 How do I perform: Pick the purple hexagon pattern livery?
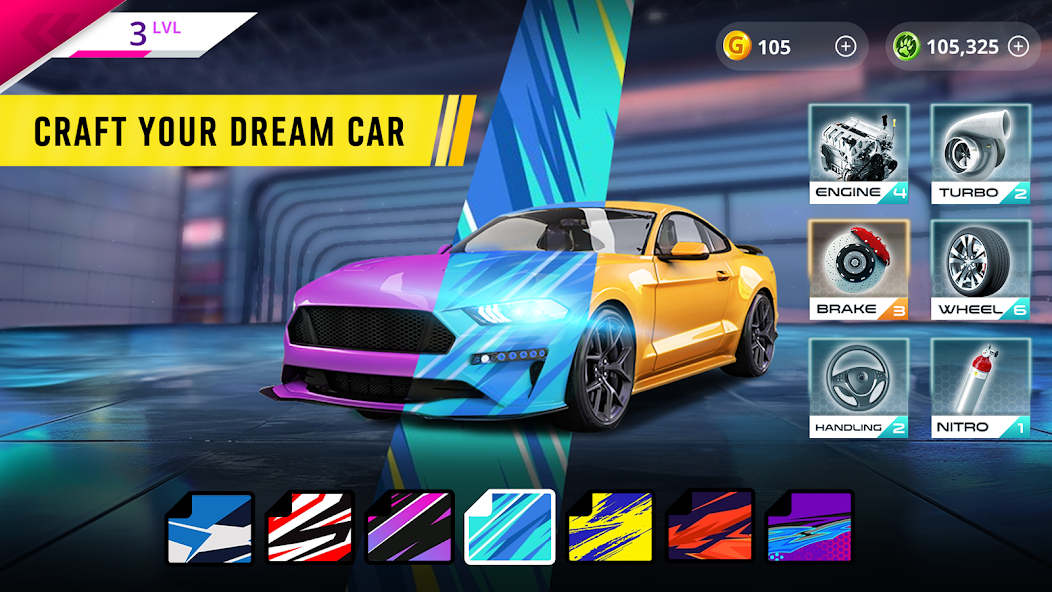click(x=810, y=527)
